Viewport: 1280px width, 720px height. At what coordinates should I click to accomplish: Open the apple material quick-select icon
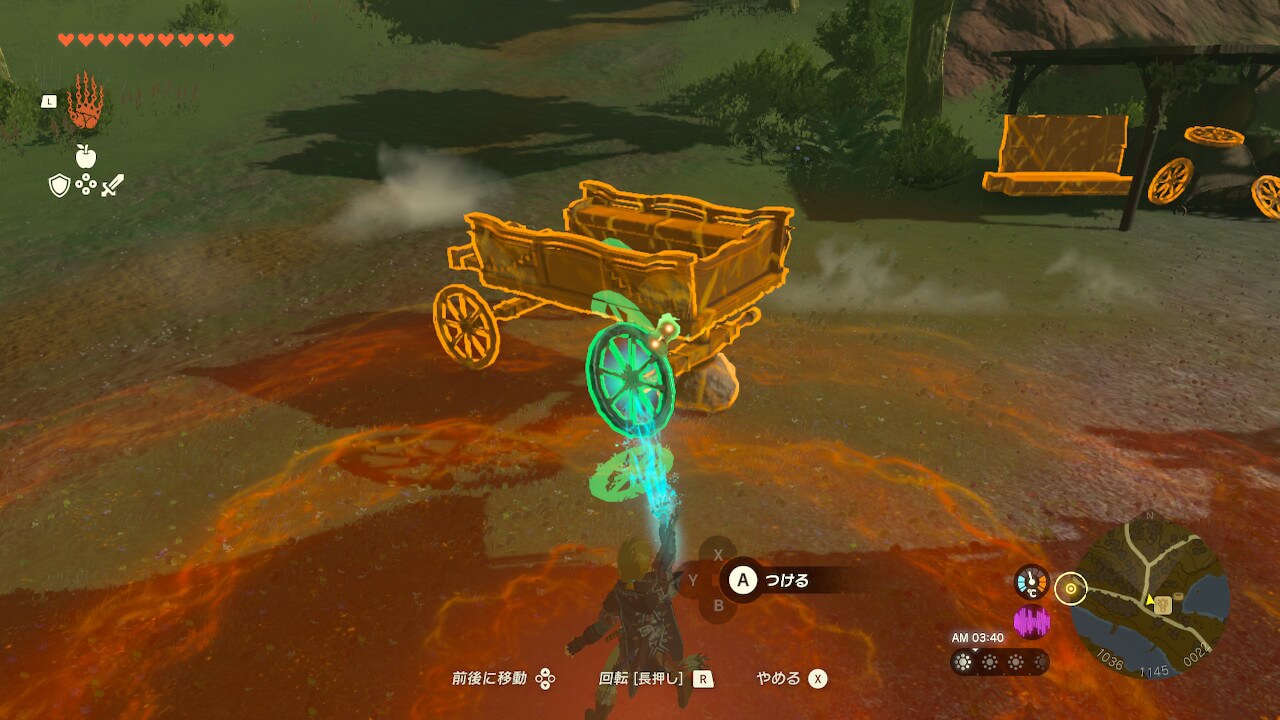86,155
